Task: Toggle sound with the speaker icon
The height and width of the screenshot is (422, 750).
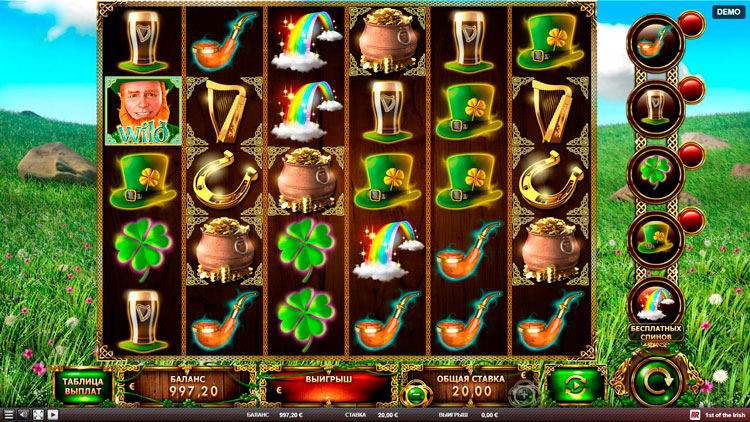Action: (24, 414)
